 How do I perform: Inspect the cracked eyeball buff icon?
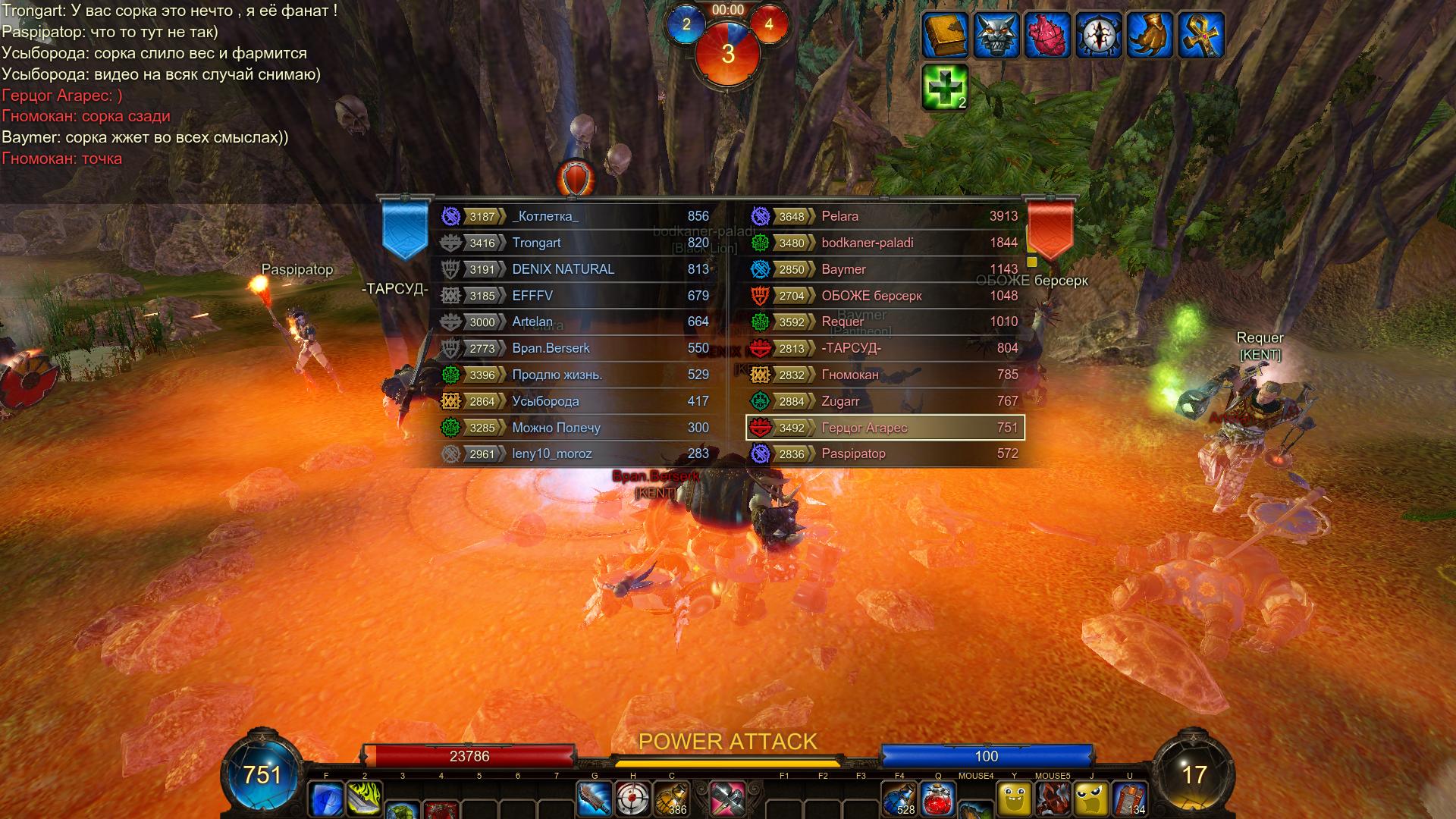[1098, 35]
